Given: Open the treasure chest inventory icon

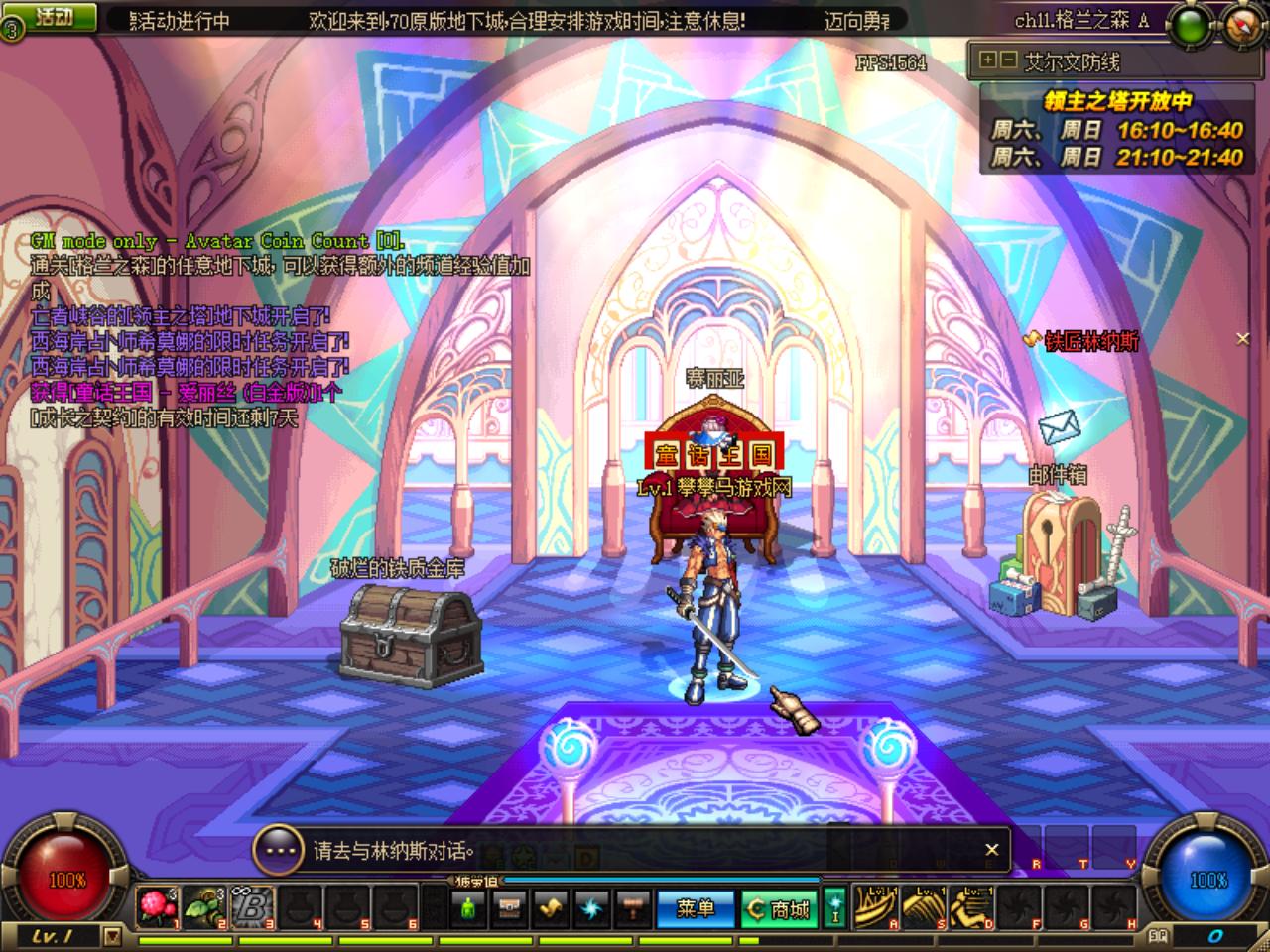Looking at the screenshot, I should [509, 908].
